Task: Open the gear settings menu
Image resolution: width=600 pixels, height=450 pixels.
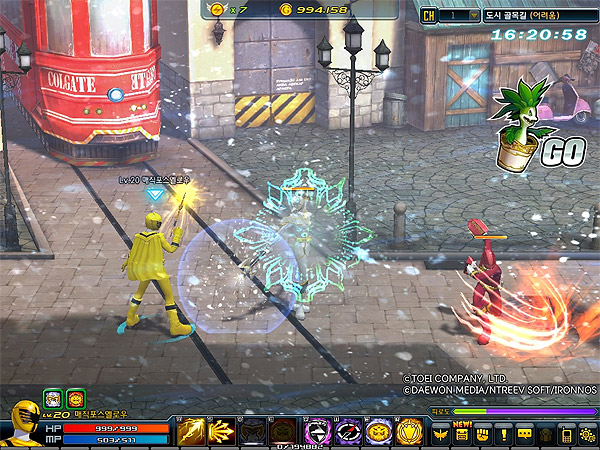Action: (x=587, y=435)
